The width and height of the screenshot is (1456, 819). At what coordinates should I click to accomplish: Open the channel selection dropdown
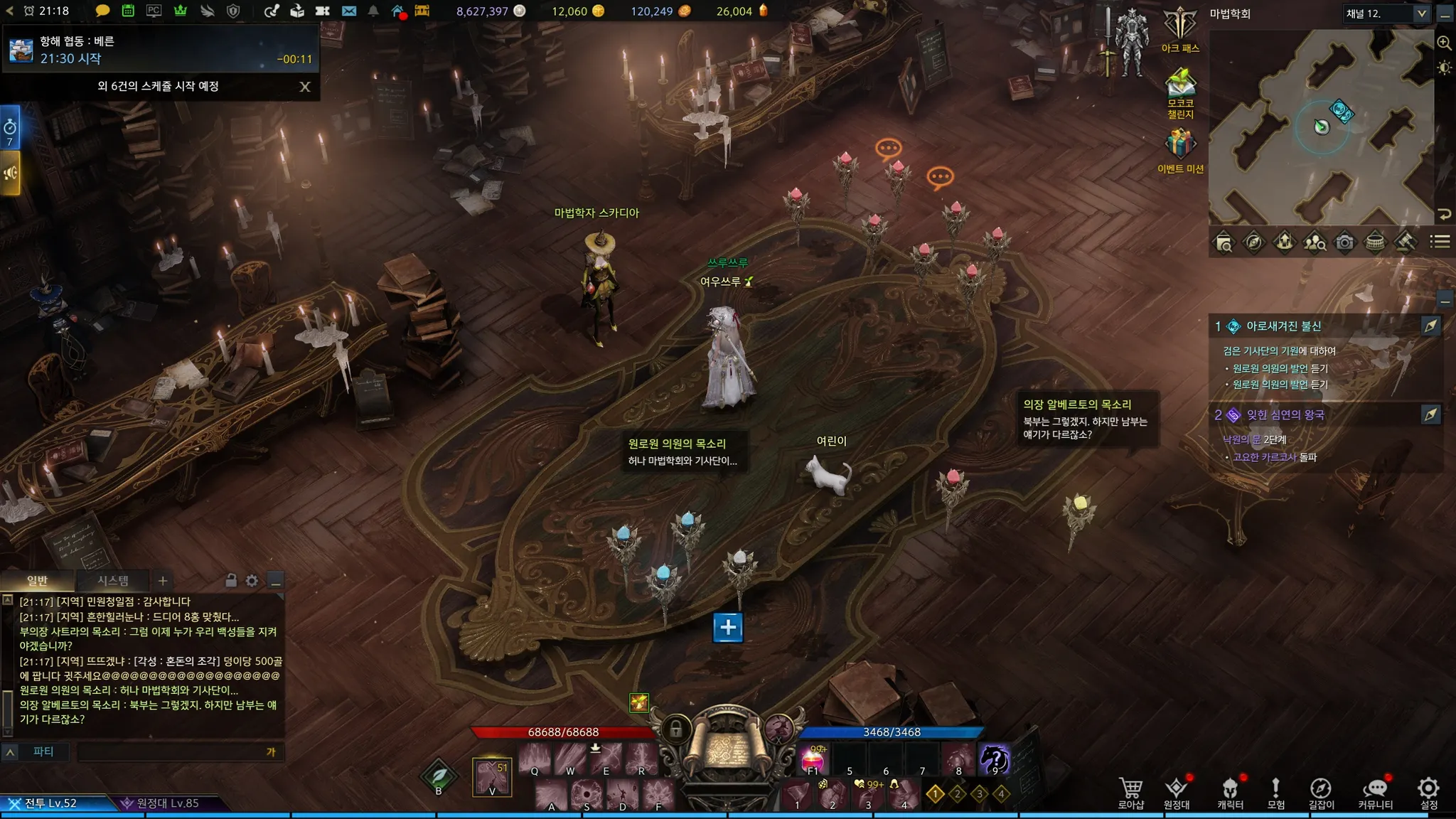tap(1421, 14)
